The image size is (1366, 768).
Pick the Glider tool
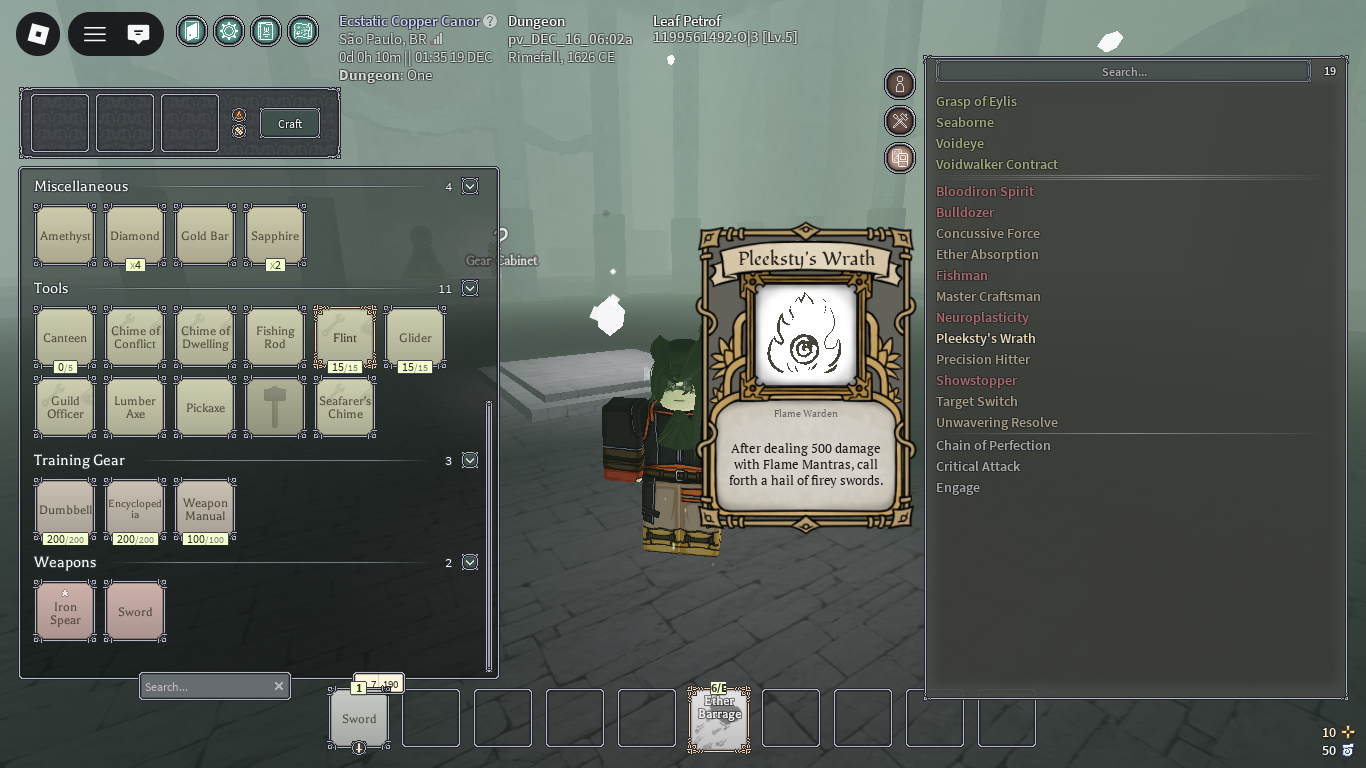(415, 338)
